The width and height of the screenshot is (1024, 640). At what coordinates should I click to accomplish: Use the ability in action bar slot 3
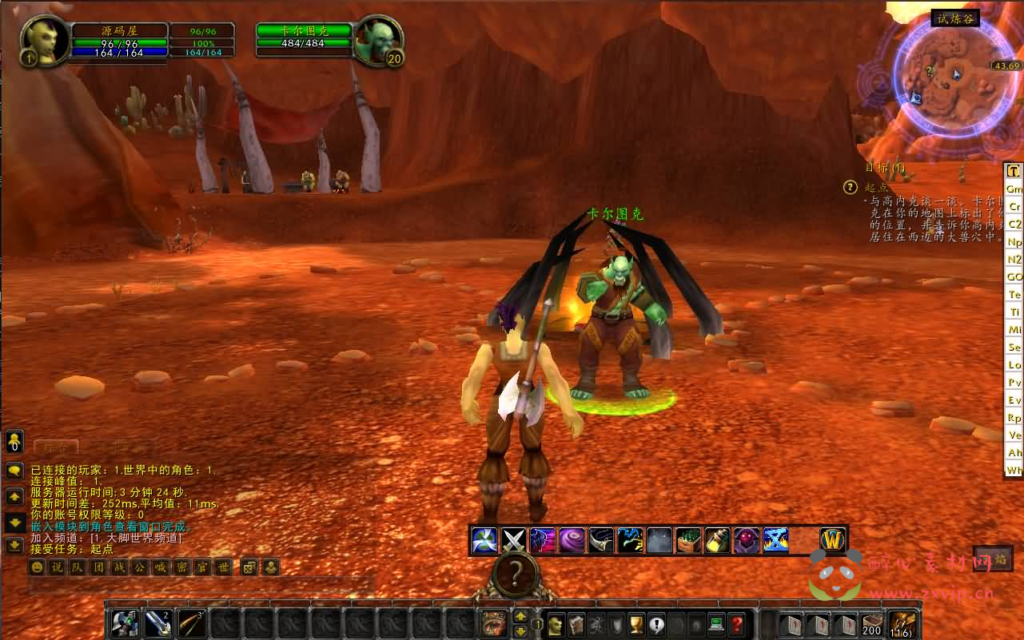pos(191,624)
